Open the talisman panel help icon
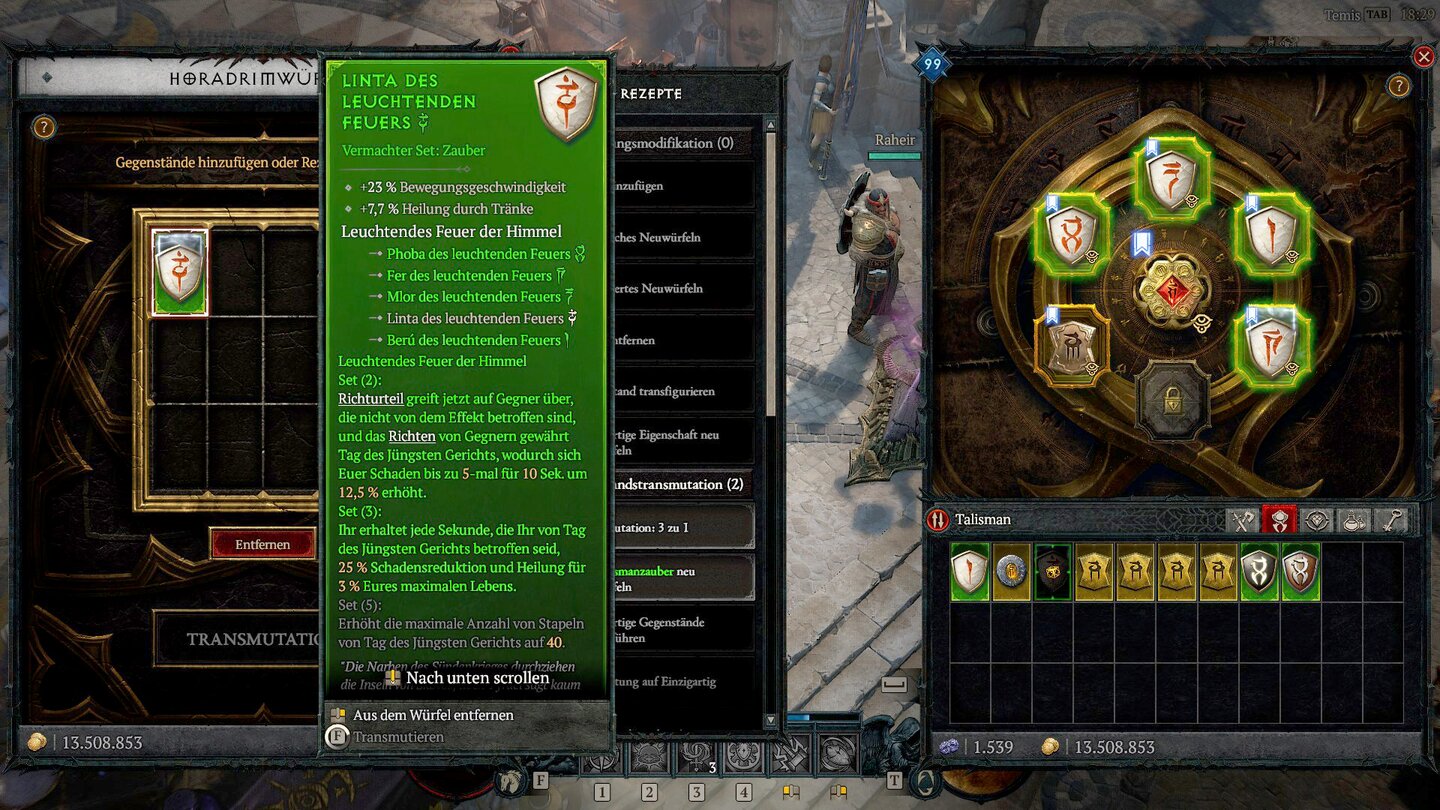The height and width of the screenshot is (810, 1440). tap(1398, 86)
